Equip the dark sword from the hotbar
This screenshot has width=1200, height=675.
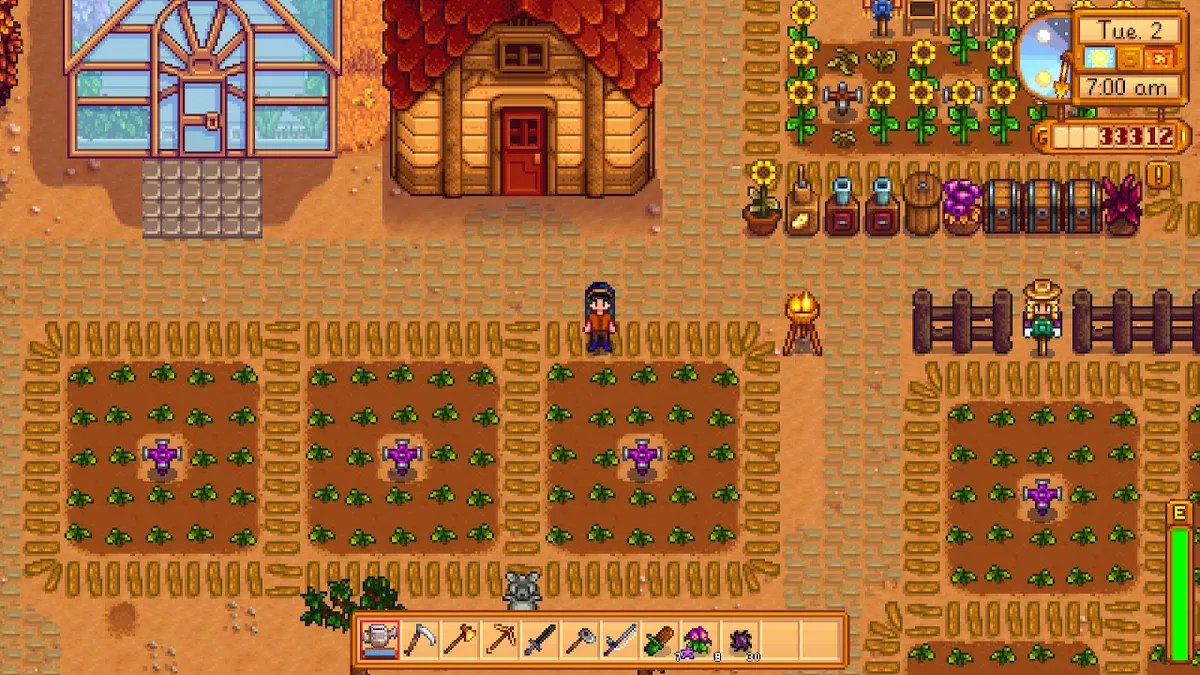[x=539, y=639]
